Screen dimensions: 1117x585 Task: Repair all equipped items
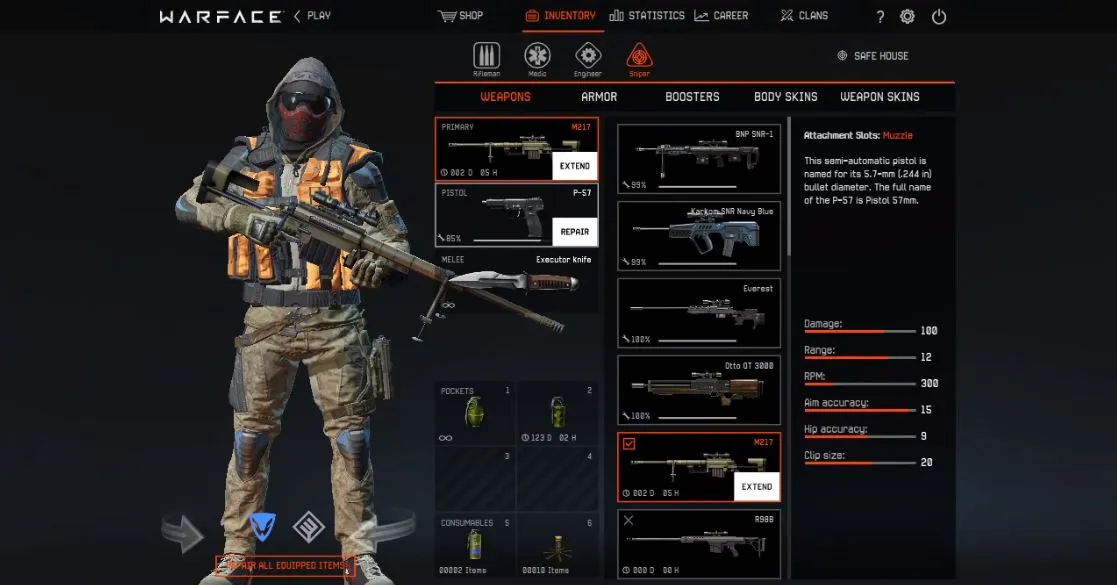287,566
